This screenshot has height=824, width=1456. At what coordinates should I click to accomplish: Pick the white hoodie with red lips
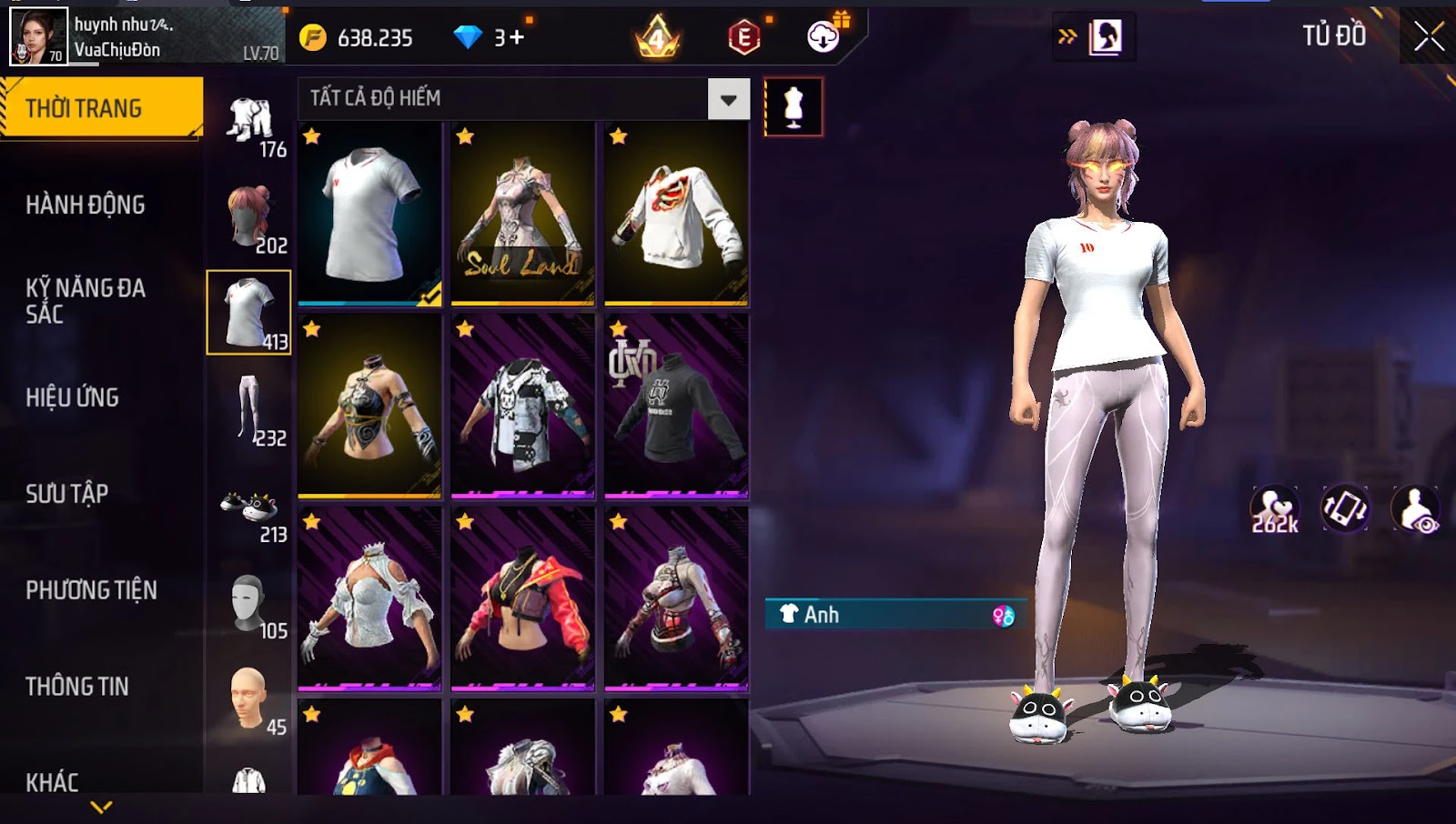click(676, 214)
